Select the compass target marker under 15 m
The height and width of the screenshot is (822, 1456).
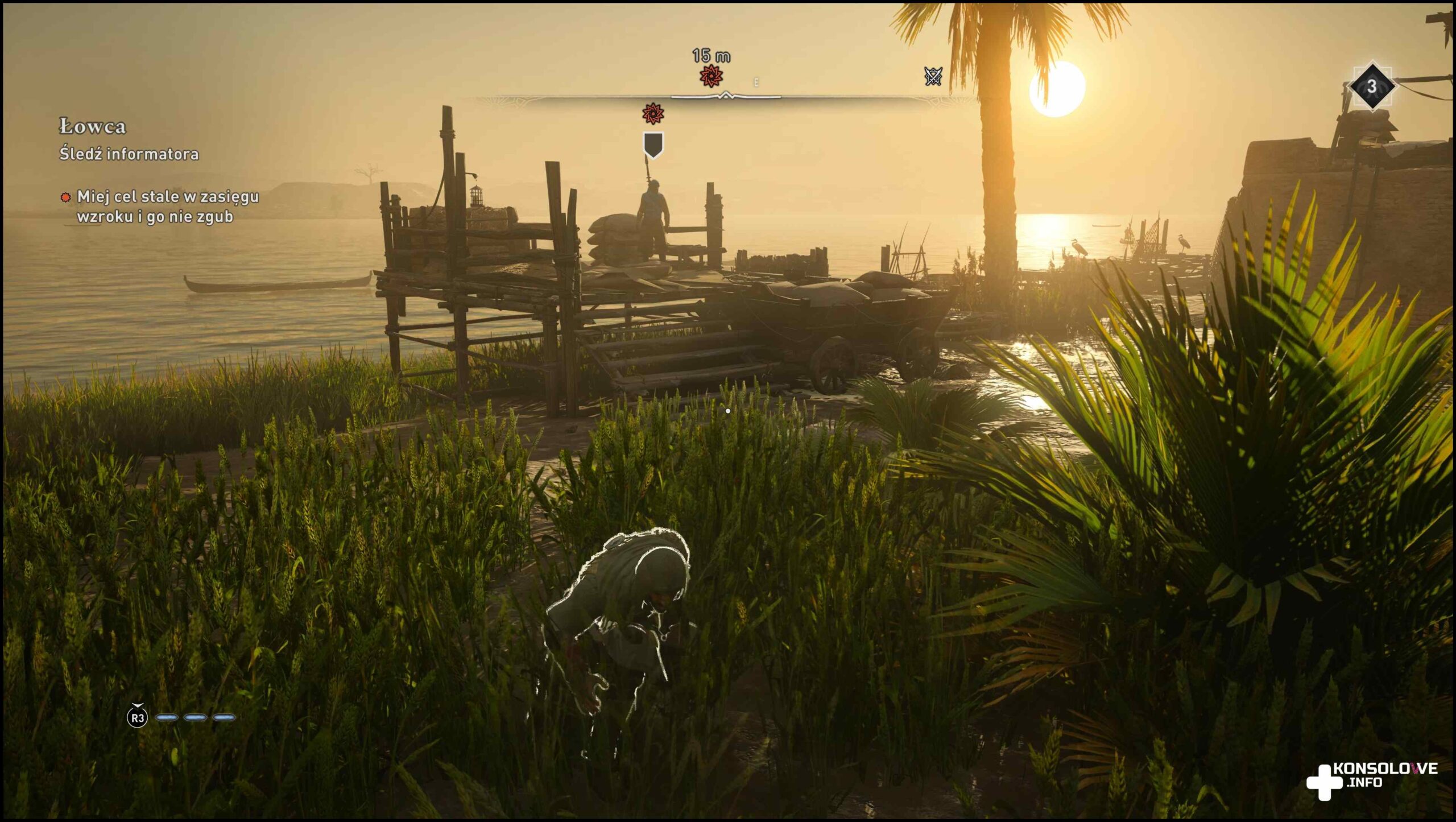[711, 76]
